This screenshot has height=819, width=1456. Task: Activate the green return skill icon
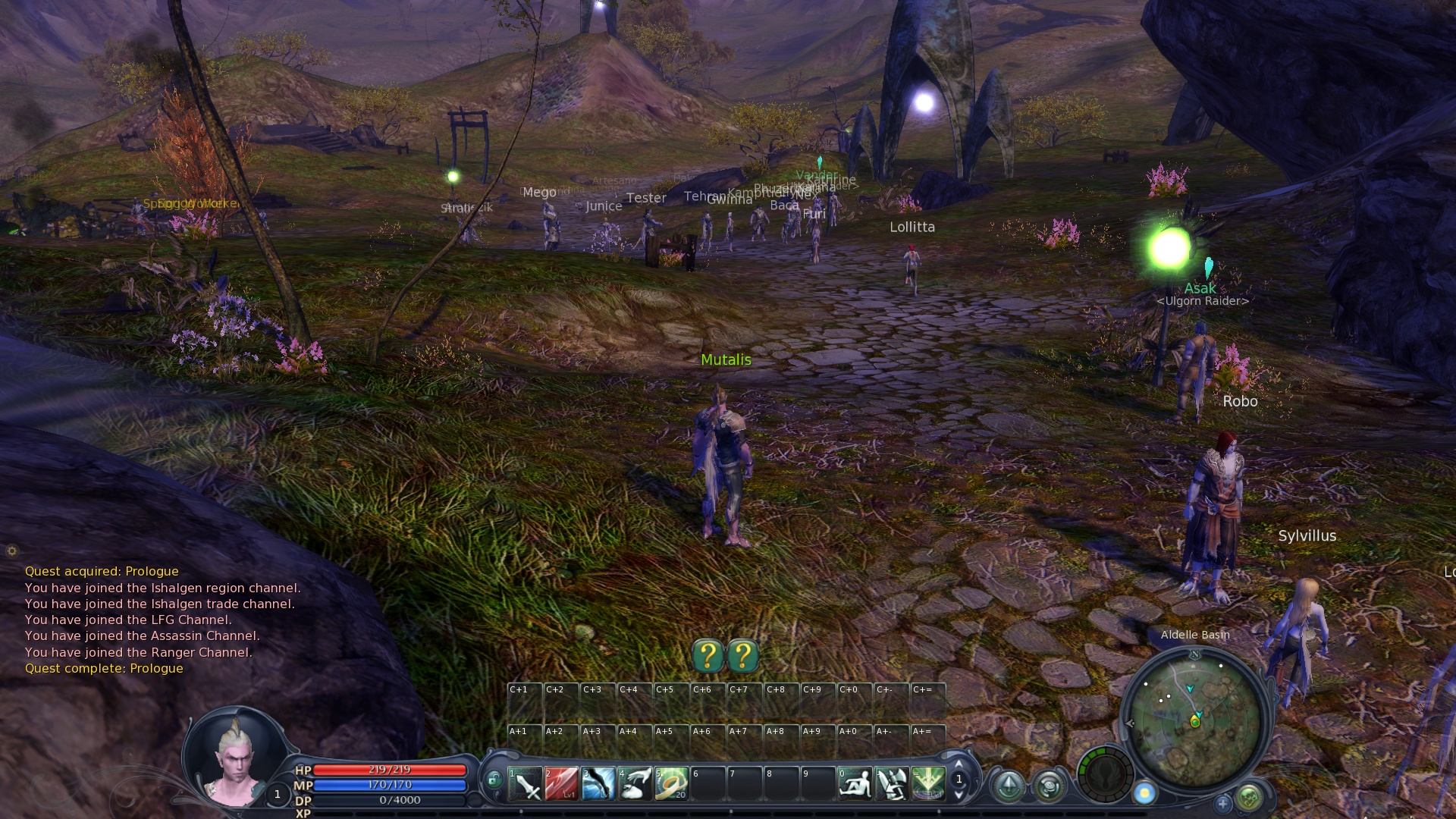click(x=928, y=784)
